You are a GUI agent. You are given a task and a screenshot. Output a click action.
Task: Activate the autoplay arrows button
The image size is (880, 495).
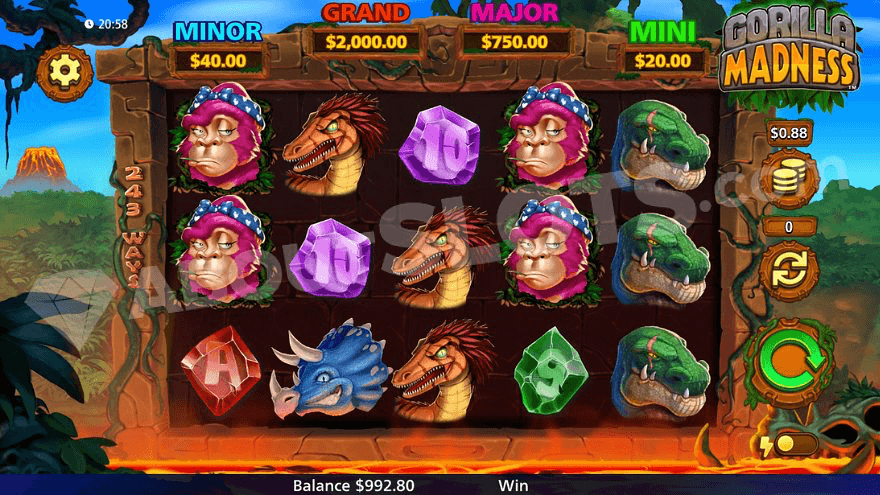coord(789,271)
